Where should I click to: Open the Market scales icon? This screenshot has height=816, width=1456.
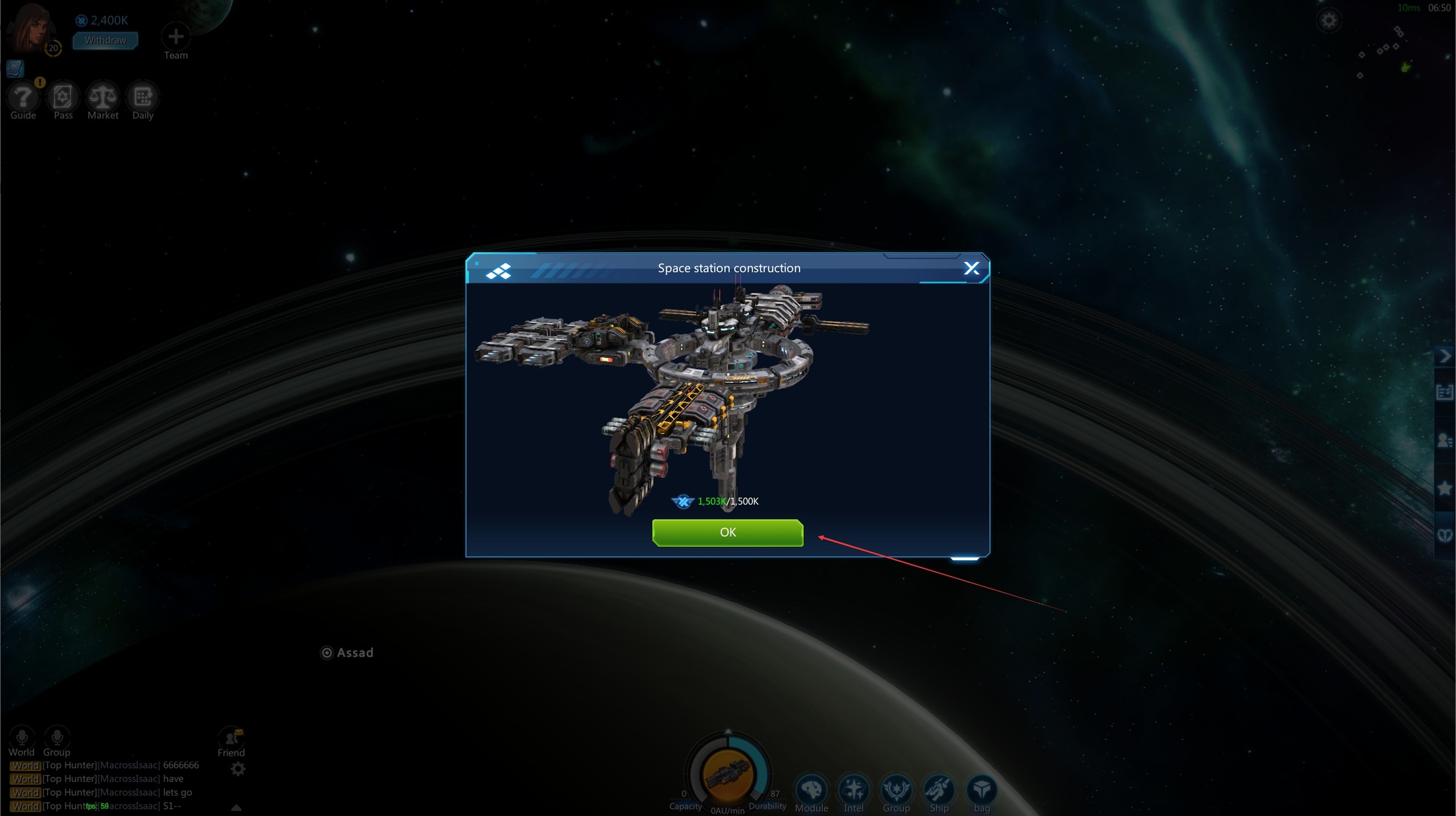102,97
